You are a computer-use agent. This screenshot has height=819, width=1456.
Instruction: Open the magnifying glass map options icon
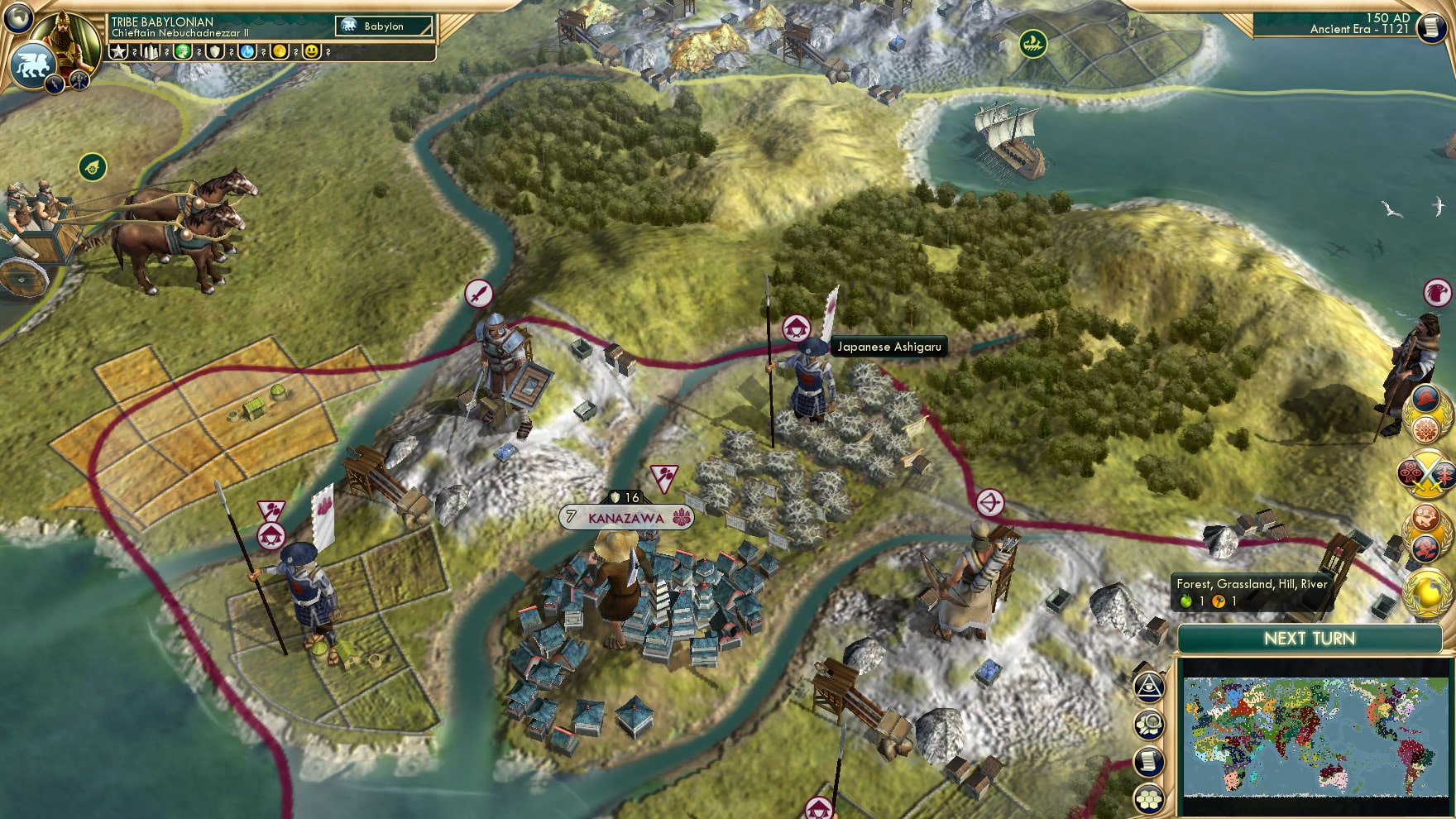pyautogui.click(x=1148, y=722)
